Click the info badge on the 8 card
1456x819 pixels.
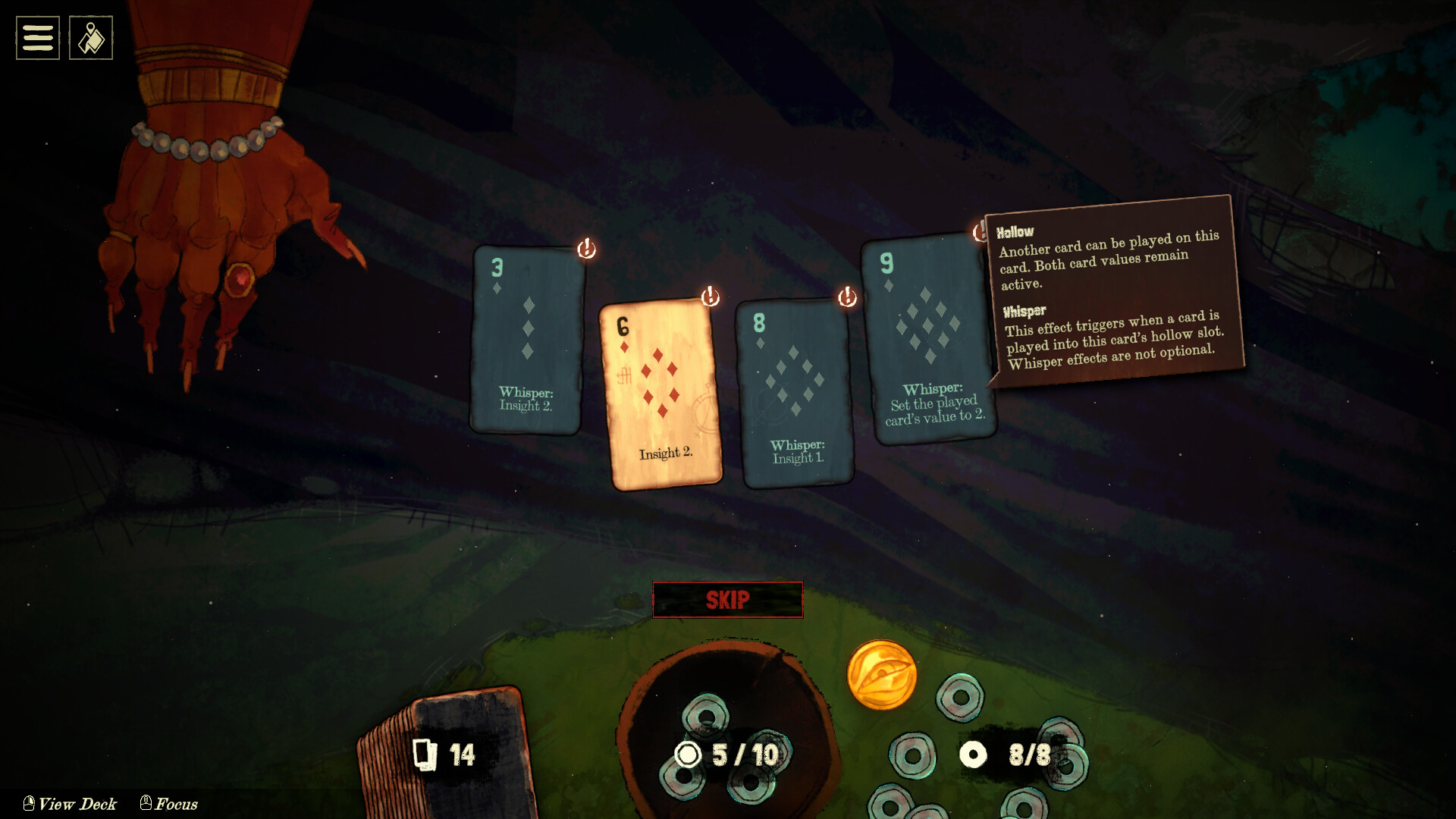click(x=847, y=297)
